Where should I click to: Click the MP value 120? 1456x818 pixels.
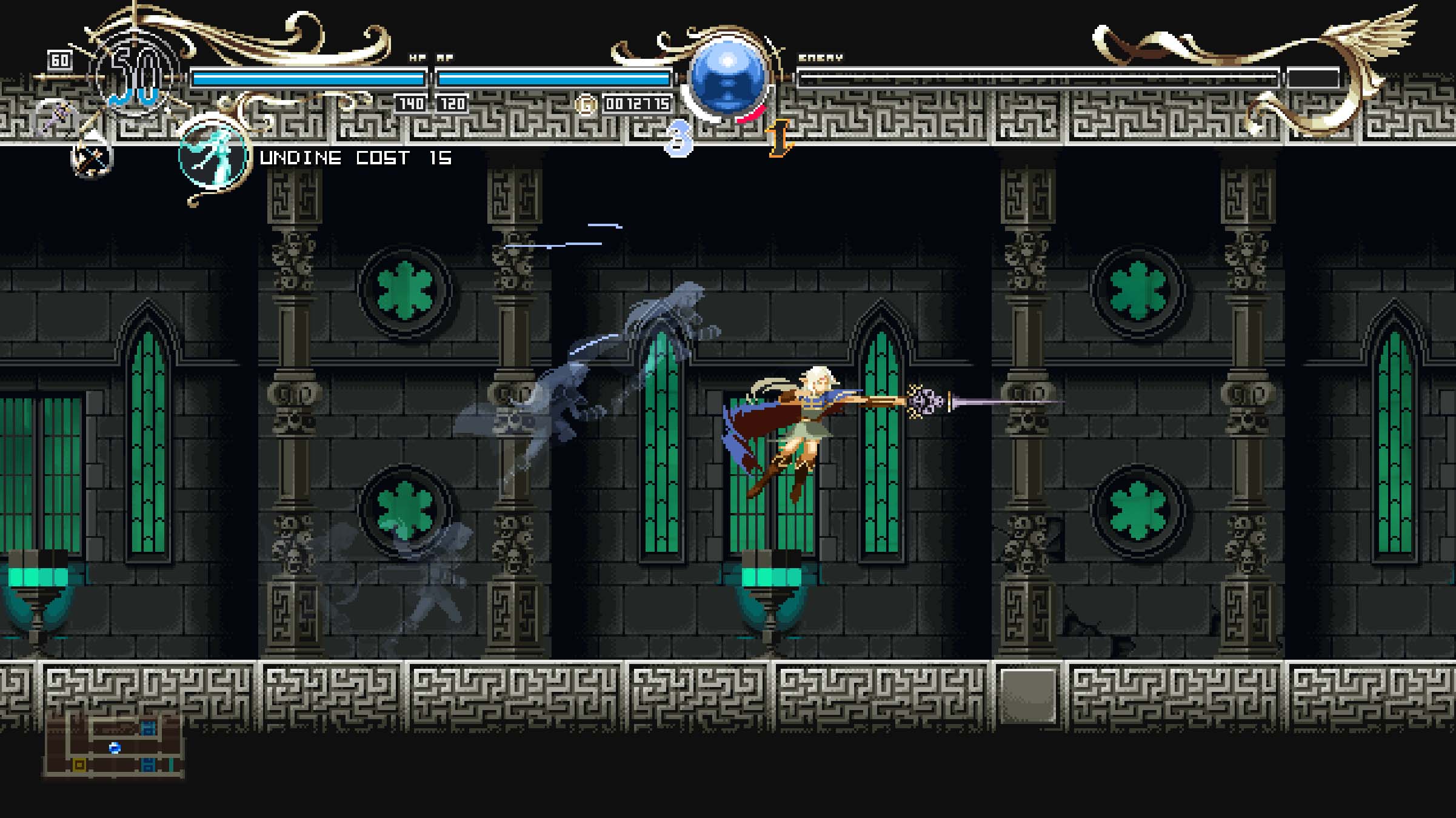pyautogui.click(x=453, y=103)
